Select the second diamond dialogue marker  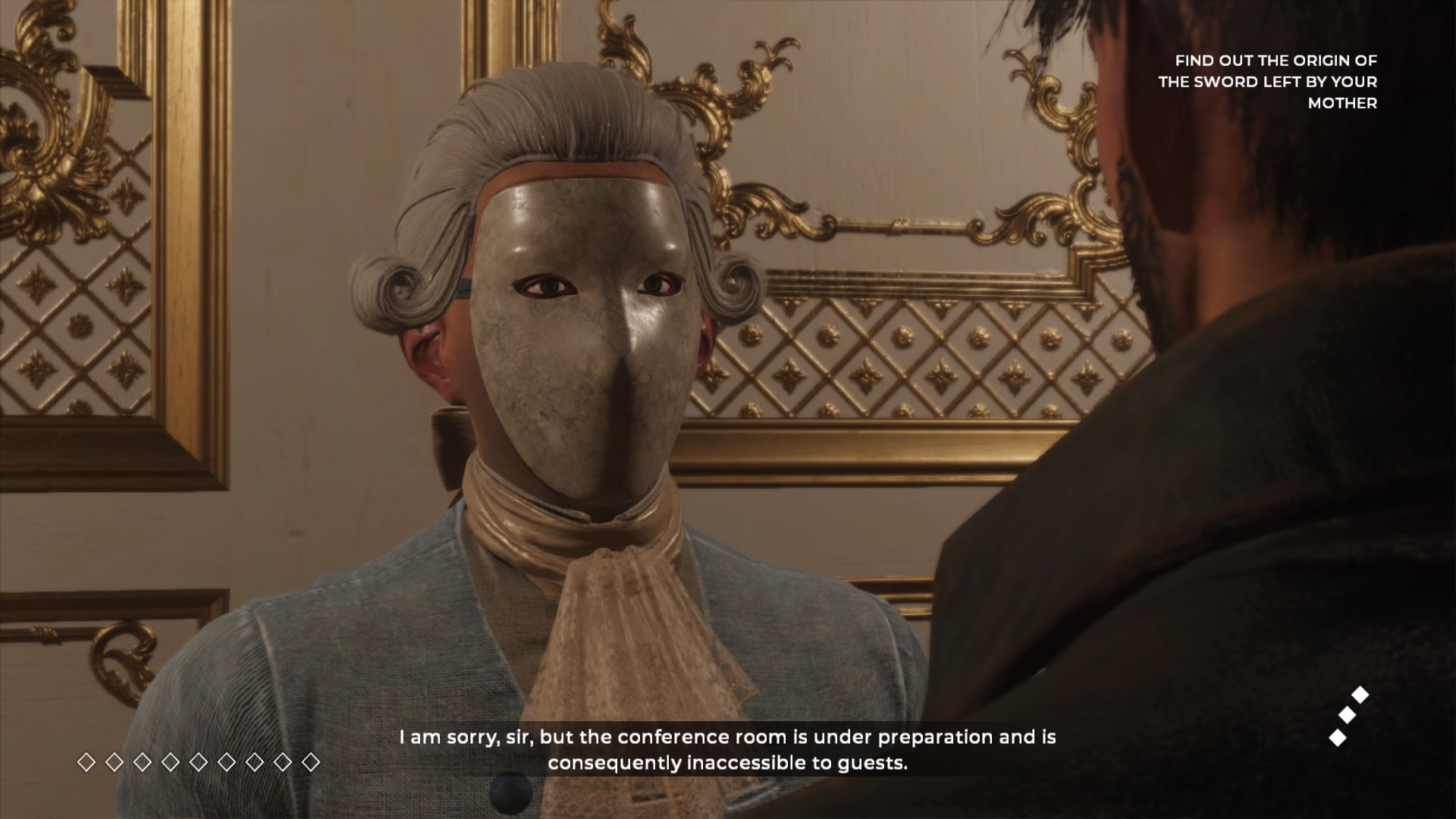115,761
